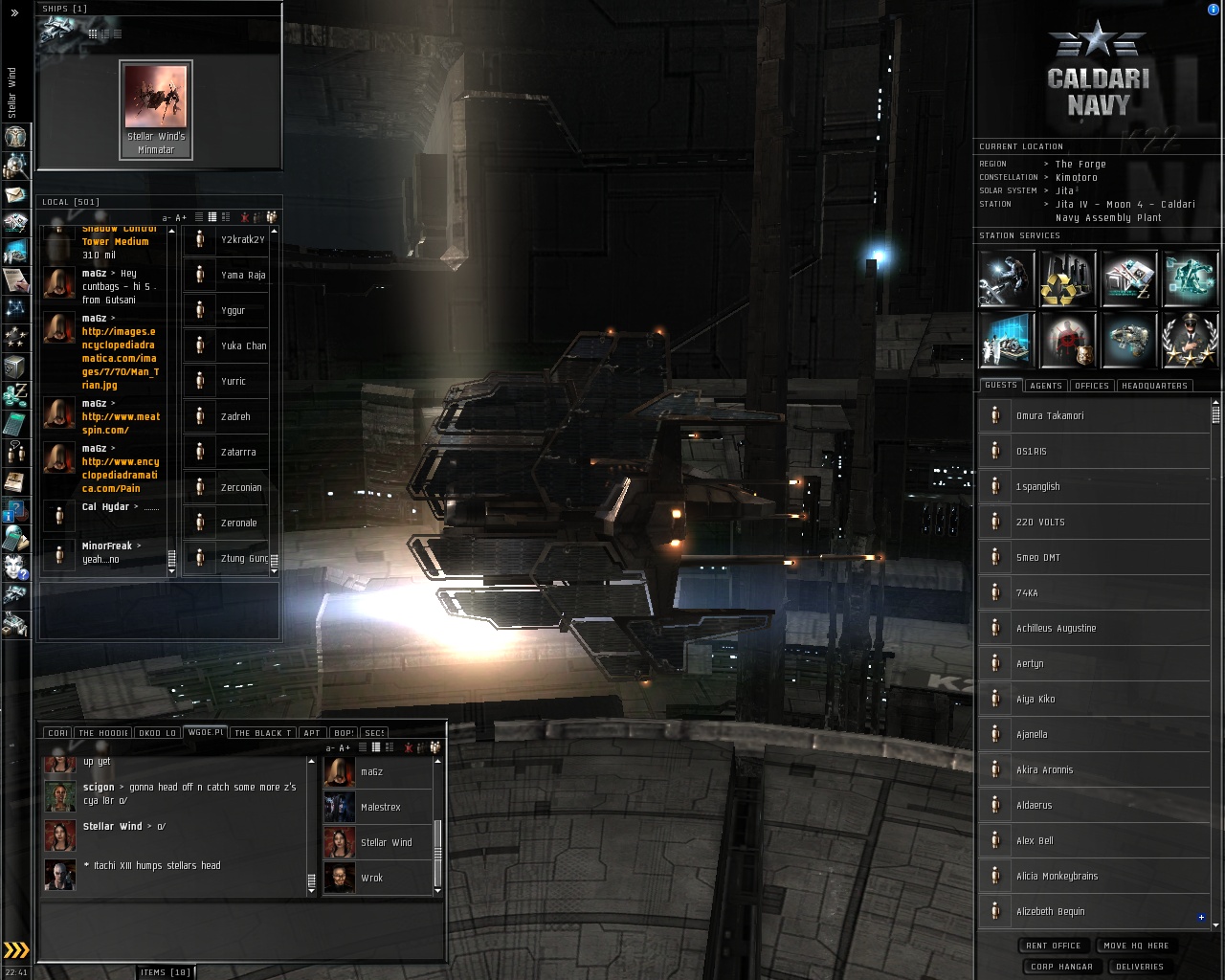Open the reprocessing plant recycle service
Screen dimensions: 1225x980
click(1068, 278)
